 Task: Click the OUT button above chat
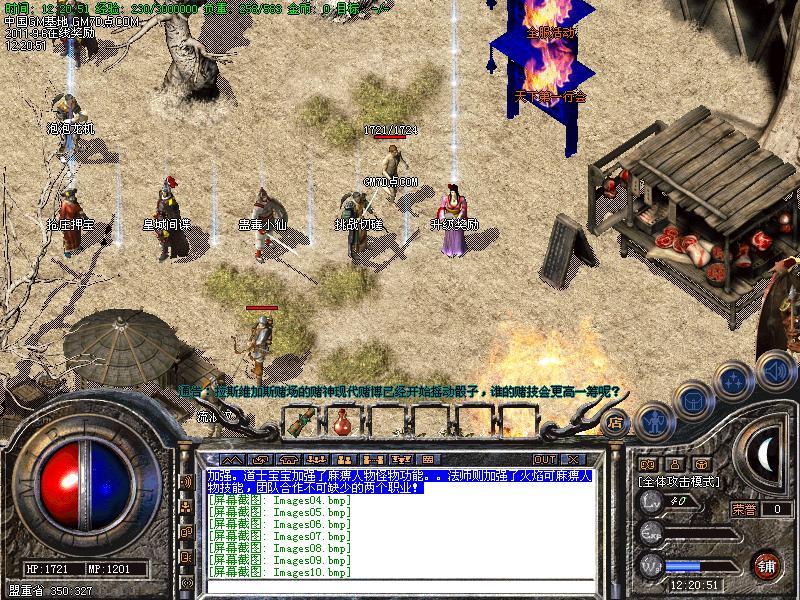tap(544, 459)
